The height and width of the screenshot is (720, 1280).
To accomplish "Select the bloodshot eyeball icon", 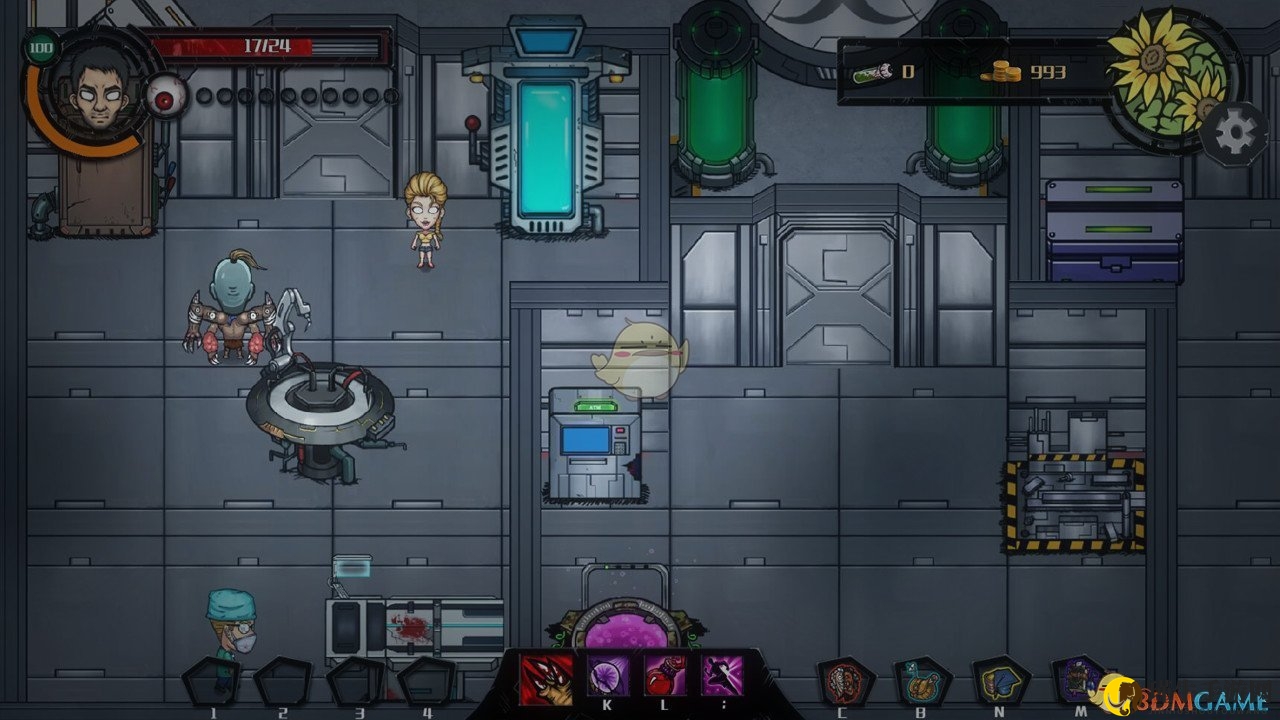I will pos(164,97).
